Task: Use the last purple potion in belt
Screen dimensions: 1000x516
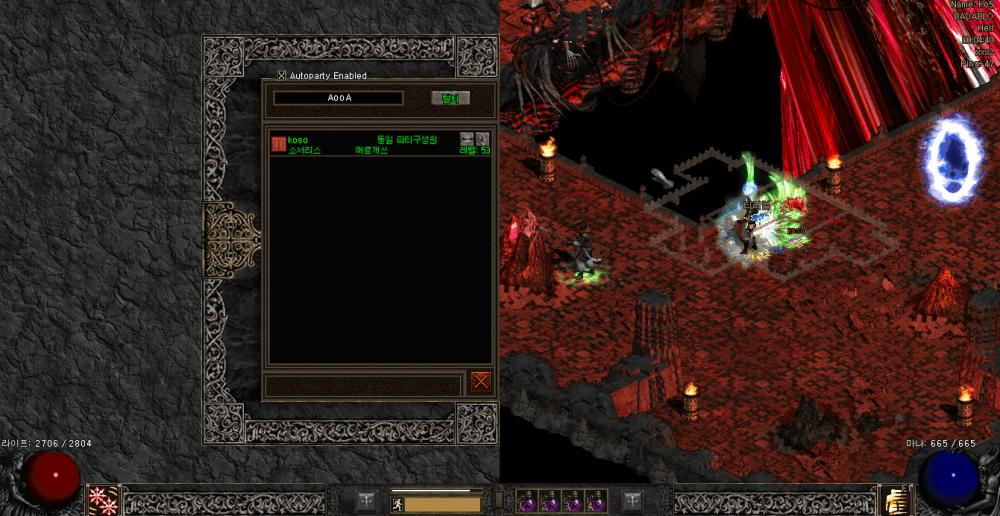Action: pyautogui.click(x=596, y=501)
